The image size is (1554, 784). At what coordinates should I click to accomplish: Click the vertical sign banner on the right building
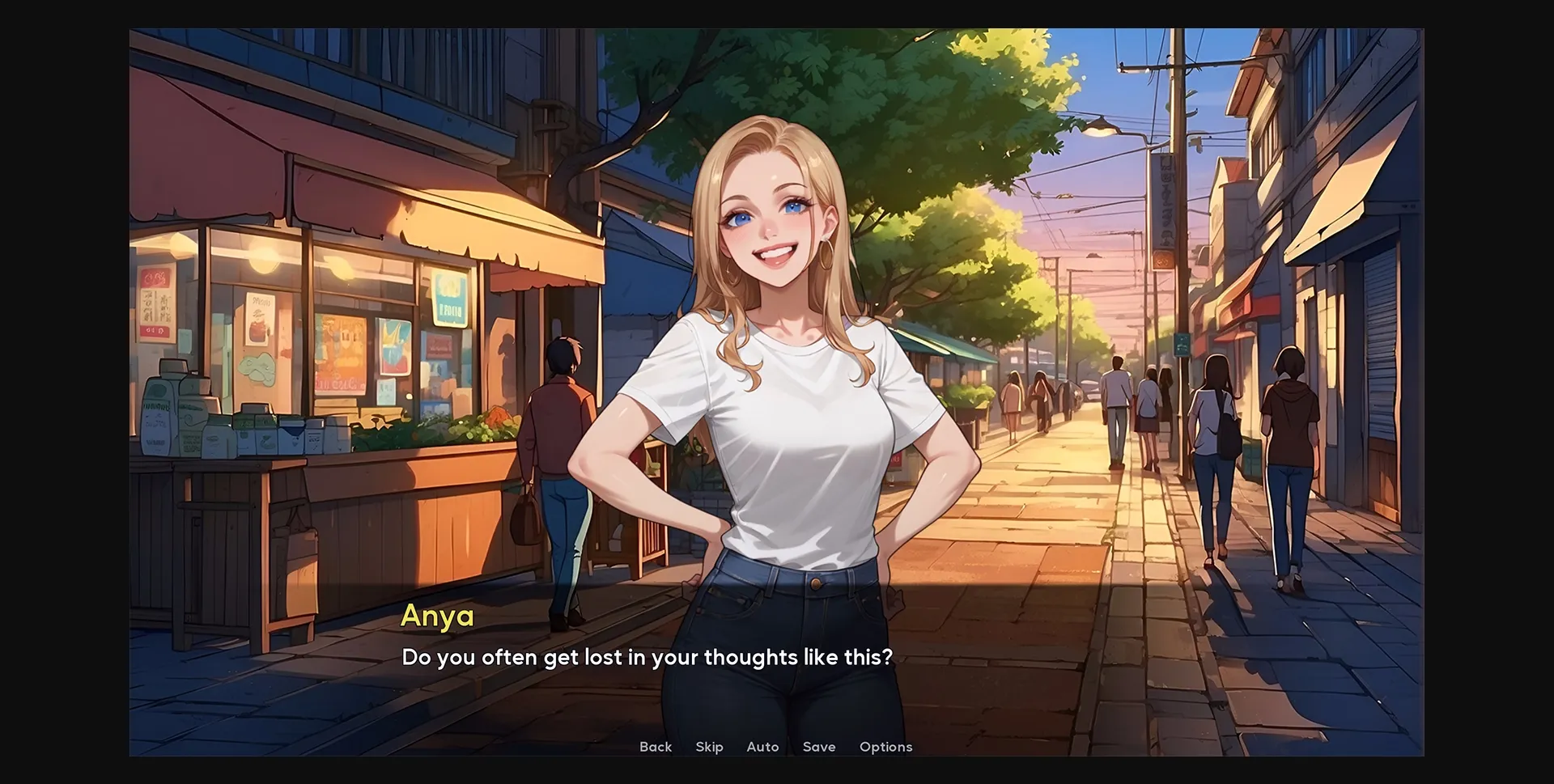pos(1163,210)
